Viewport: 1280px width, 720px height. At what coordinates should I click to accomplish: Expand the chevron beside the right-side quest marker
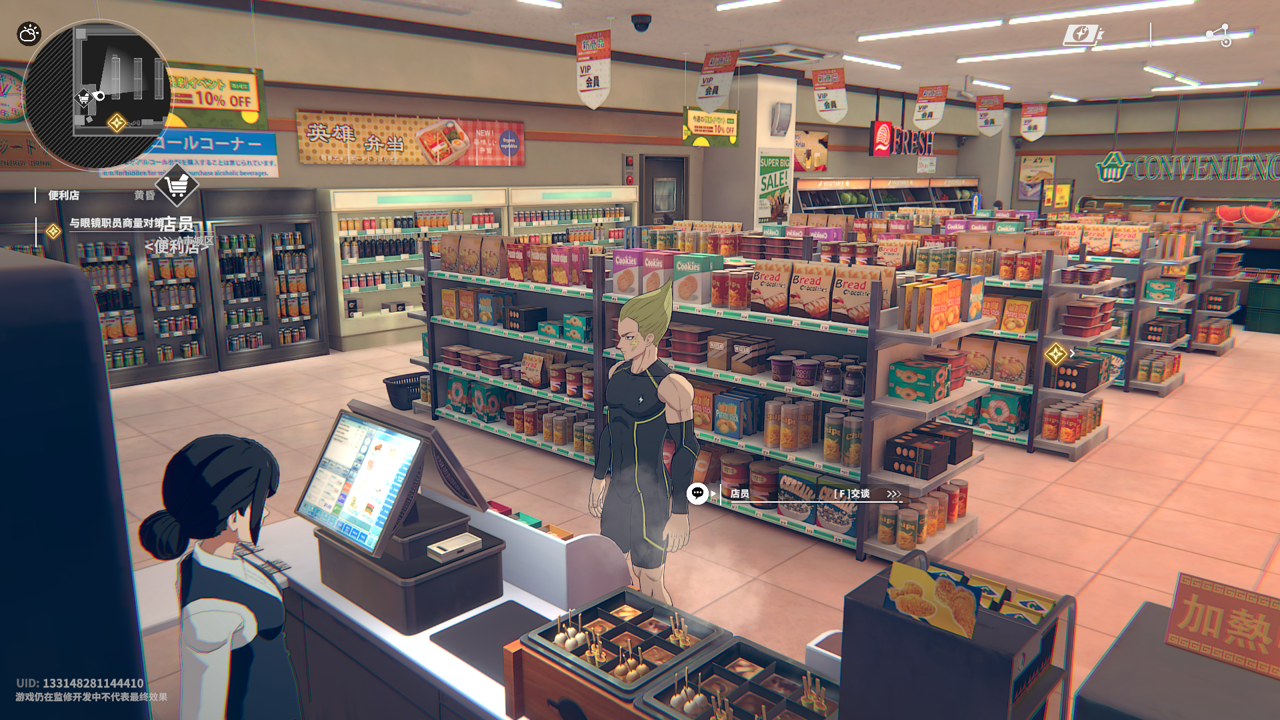[1071, 352]
